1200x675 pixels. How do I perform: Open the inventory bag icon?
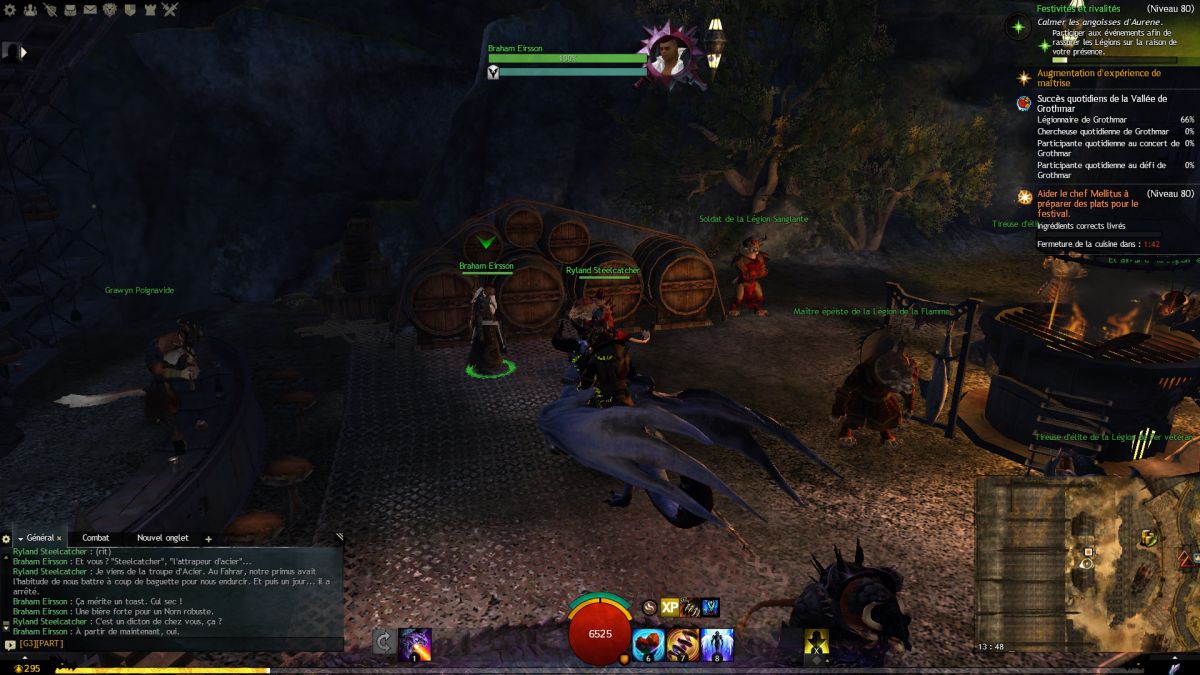70,10
